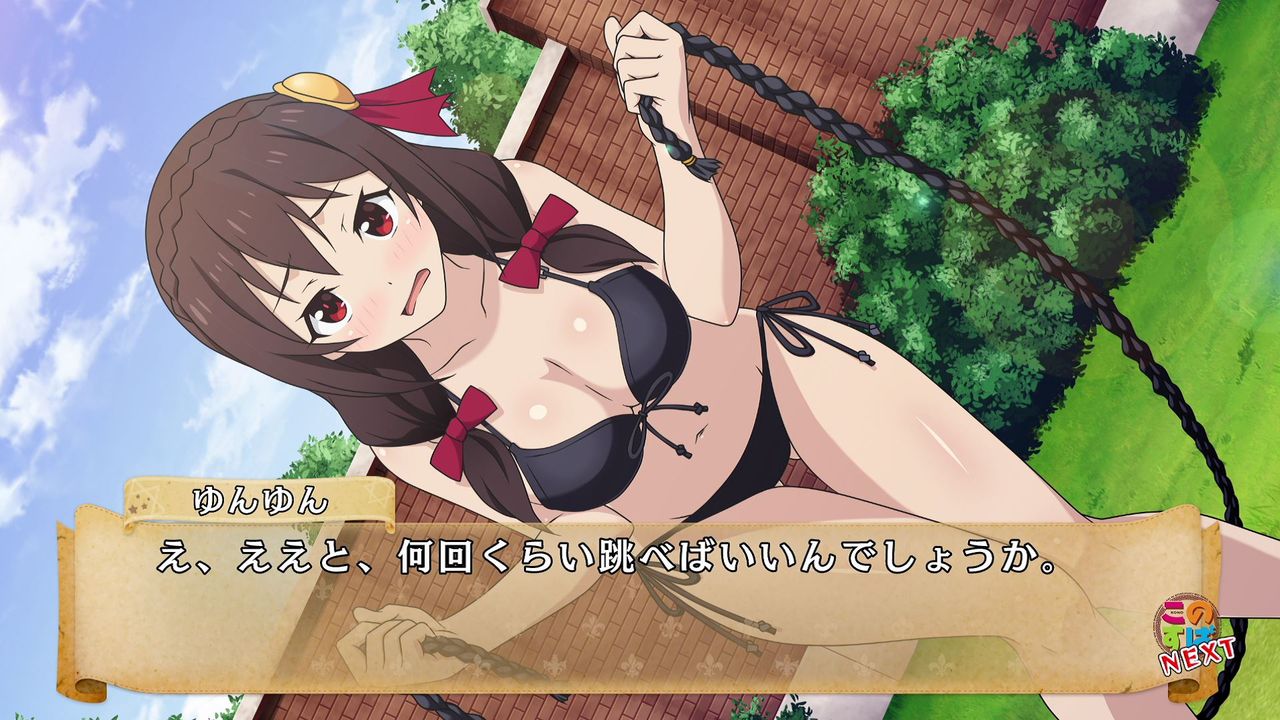
Task: Click the red NEXT lettering on the logo
Action: point(1196,655)
